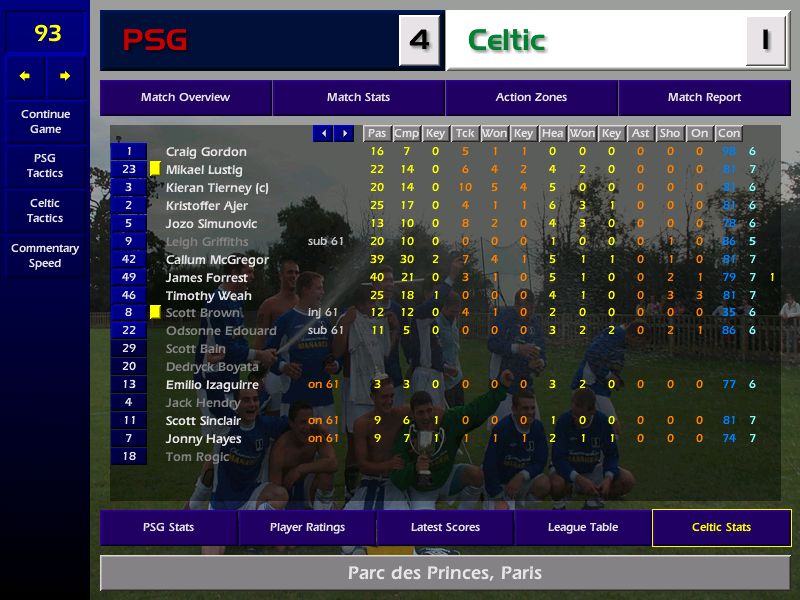Select Craig Gordon in the player list
800x600 pixels.
pyautogui.click(x=206, y=152)
